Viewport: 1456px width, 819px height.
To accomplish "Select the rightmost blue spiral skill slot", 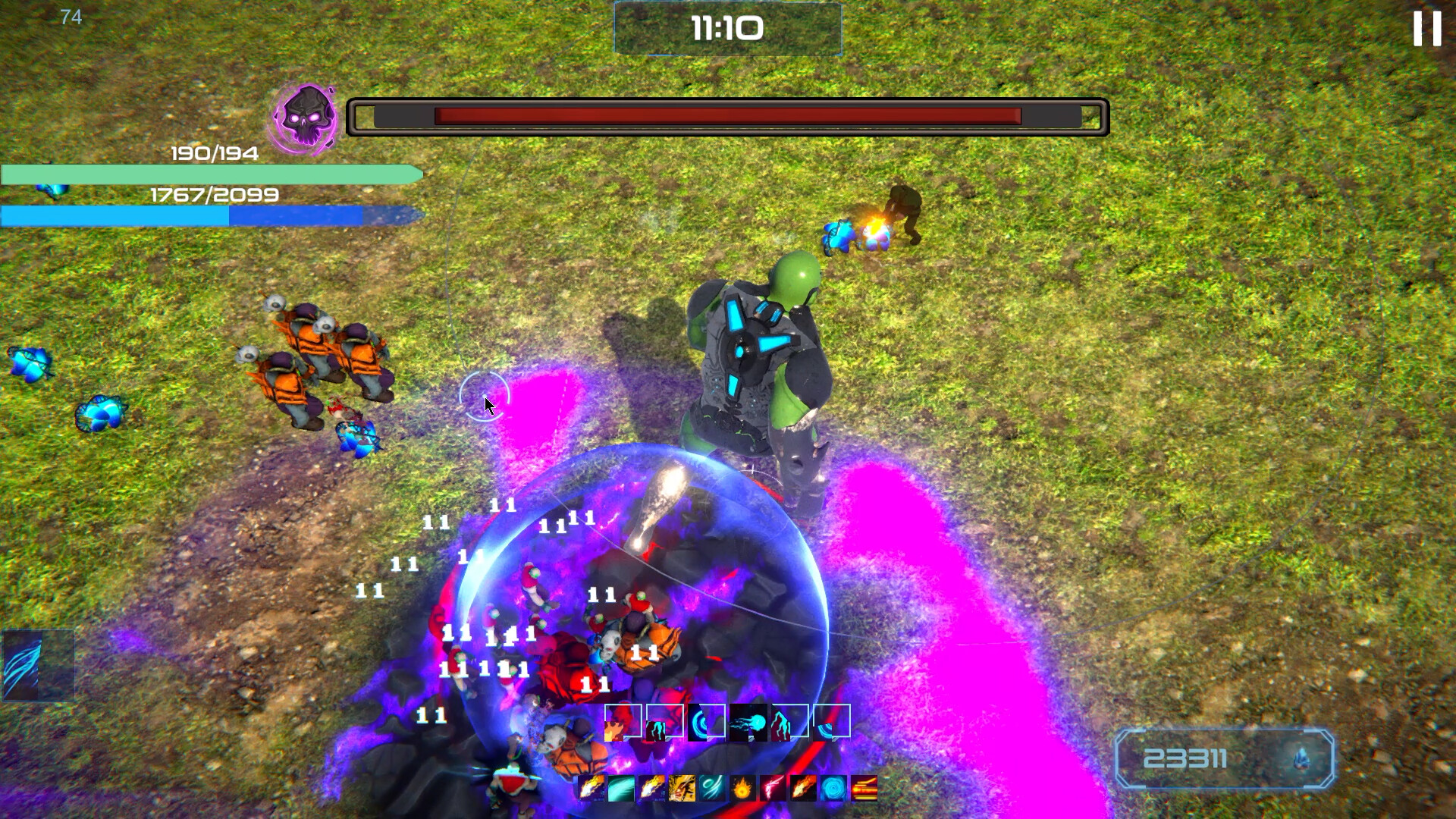I will (x=831, y=724).
